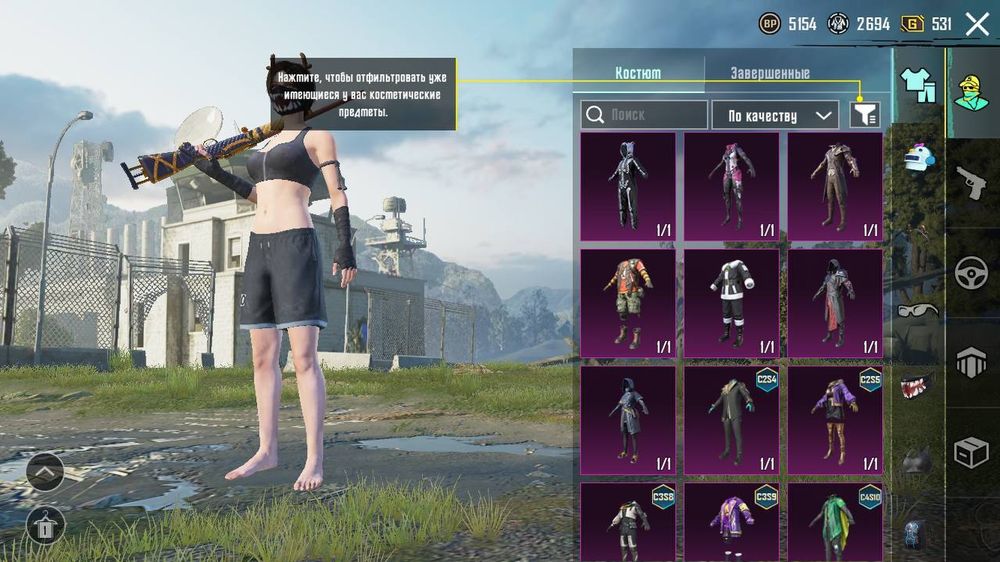Select the C4S10 green and yellow outfit
This screenshot has height=562, width=1000.
click(x=835, y=521)
